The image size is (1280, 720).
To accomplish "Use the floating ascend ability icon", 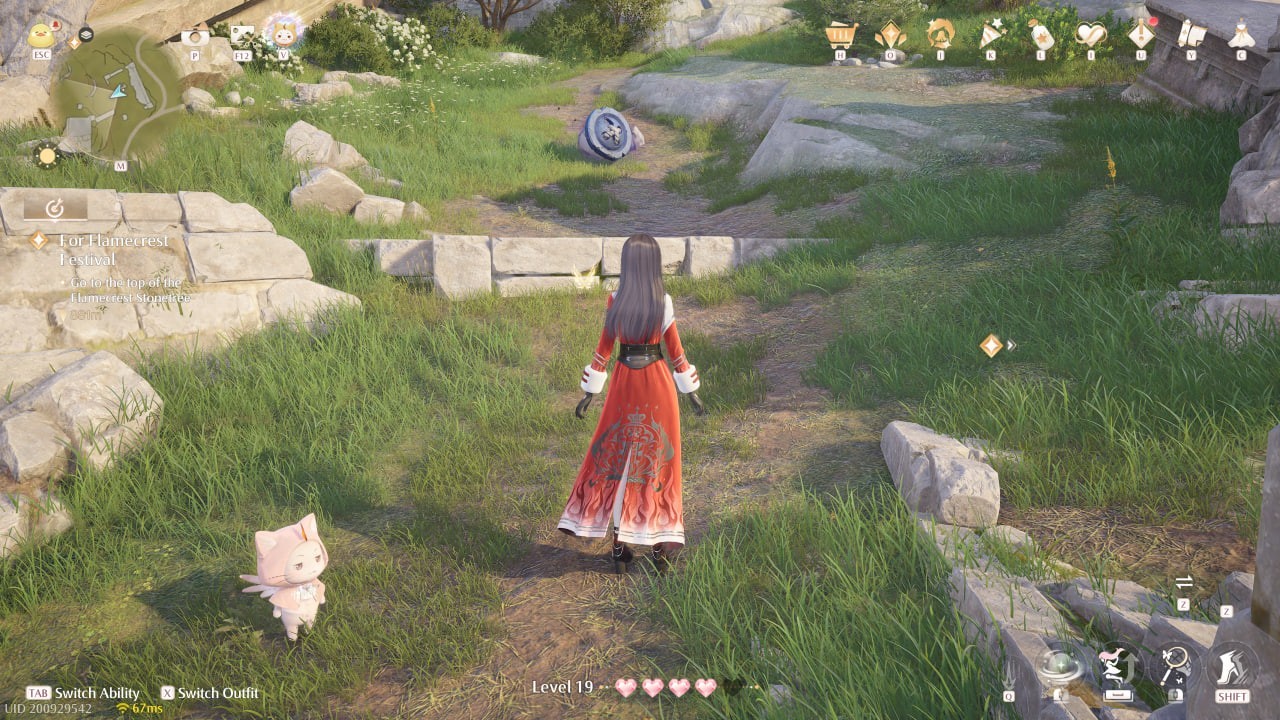I will pos(1118,666).
